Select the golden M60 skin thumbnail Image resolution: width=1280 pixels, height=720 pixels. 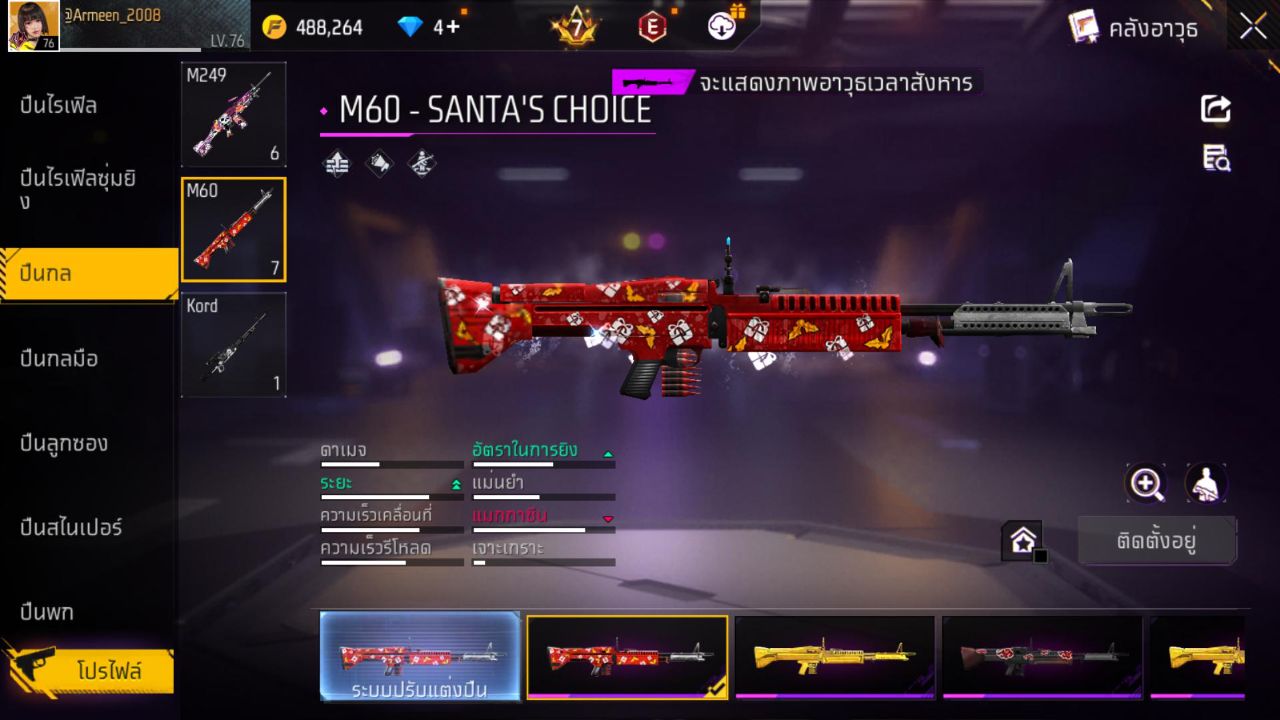coord(834,657)
